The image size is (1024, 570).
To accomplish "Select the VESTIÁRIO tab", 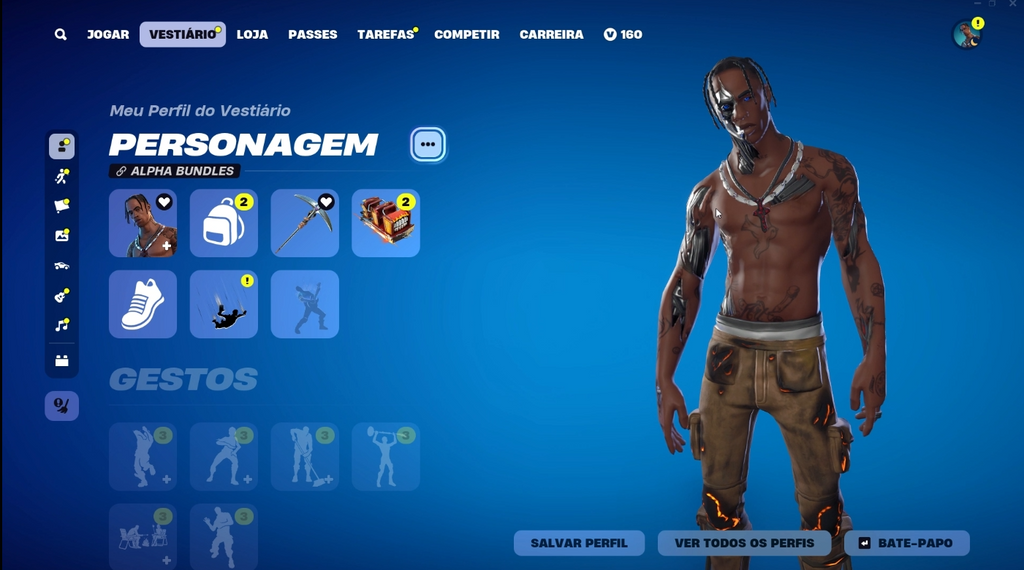I will tap(182, 35).
